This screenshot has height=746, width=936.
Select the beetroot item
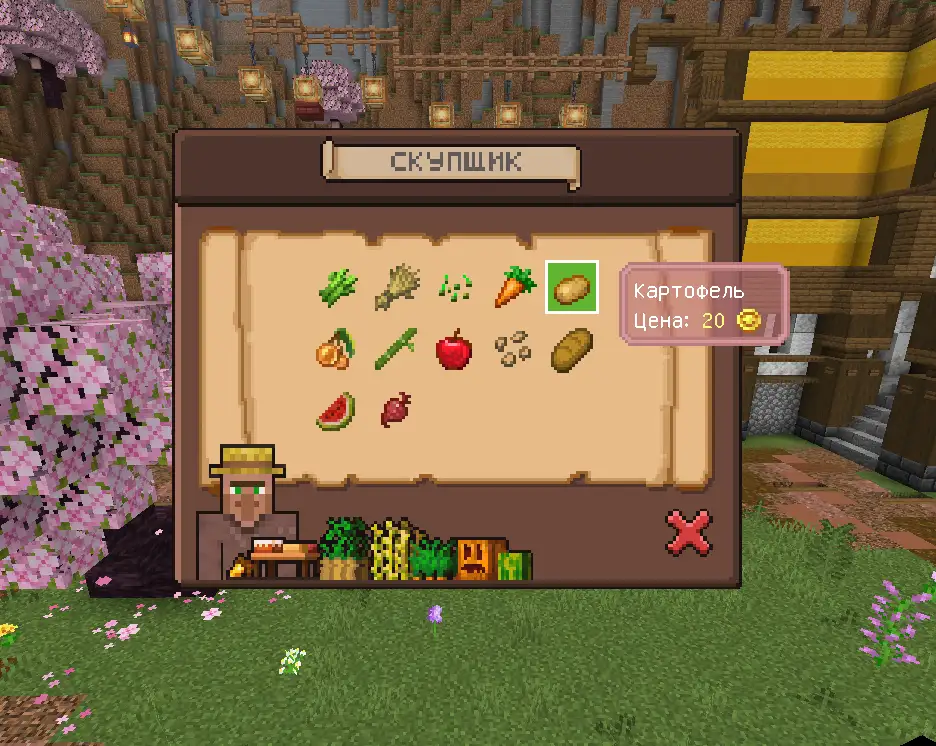[394, 409]
